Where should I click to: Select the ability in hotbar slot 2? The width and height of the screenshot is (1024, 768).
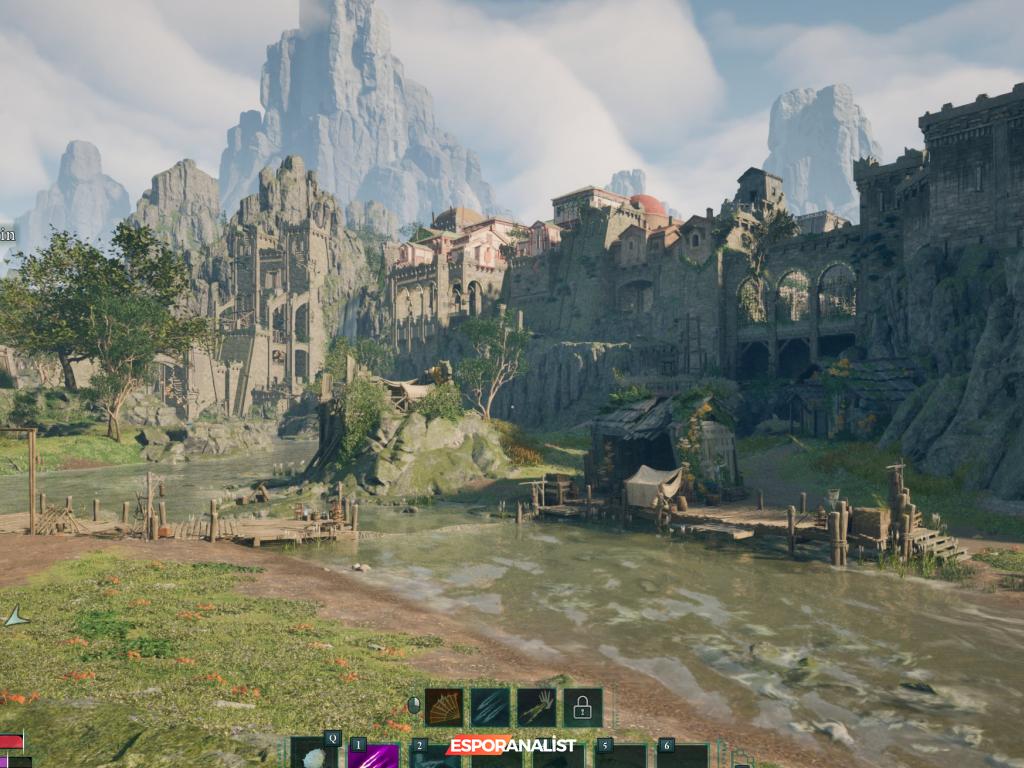tap(434, 757)
